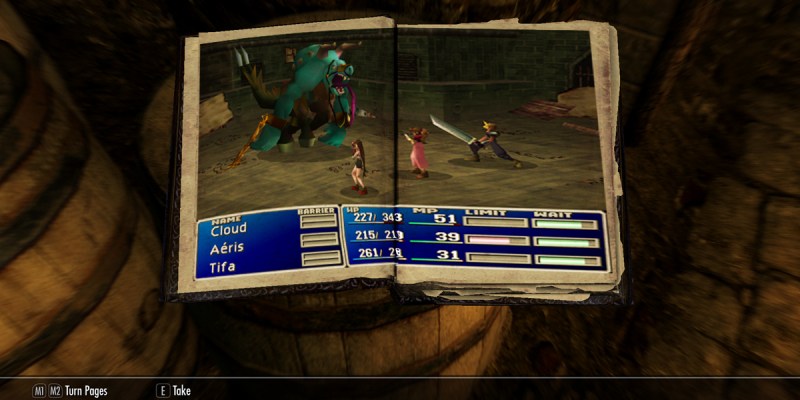Image resolution: width=800 pixels, height=400 pixels.
Task: Click the Turn Pages label
Action: tap(87, 391)
